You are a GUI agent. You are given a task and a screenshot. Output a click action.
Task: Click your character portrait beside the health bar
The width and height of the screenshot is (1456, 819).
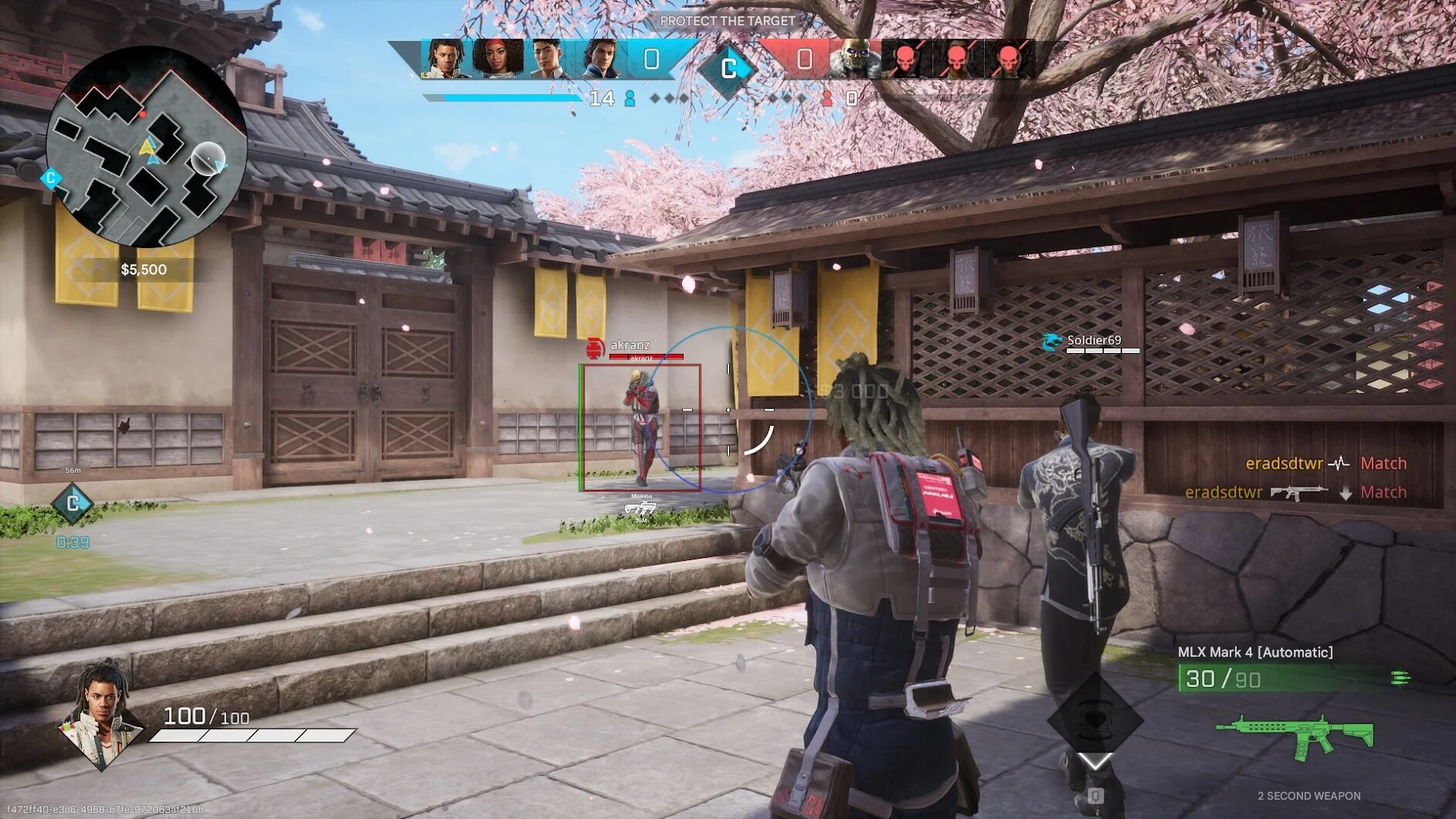102,714
